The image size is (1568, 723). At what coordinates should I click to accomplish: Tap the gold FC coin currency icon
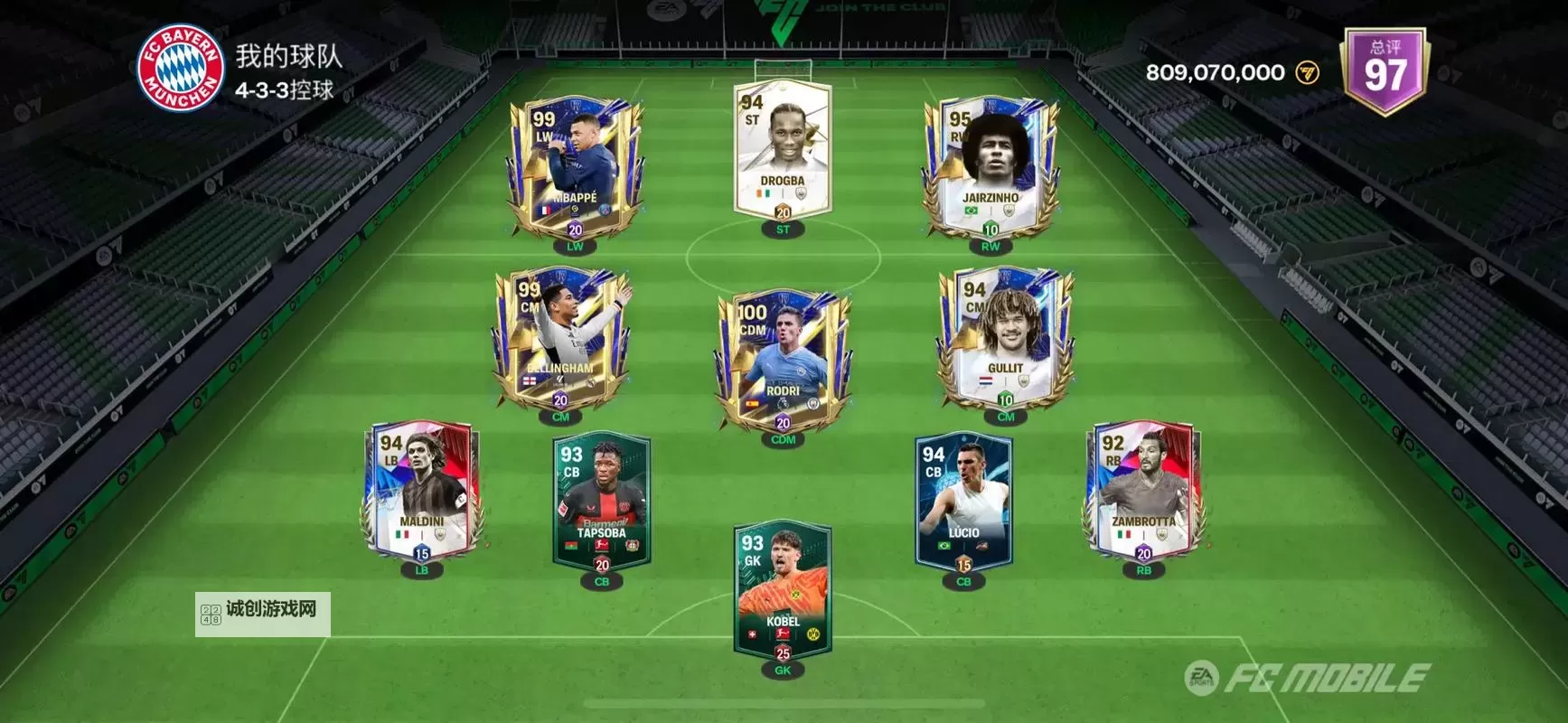[1309, 72]
